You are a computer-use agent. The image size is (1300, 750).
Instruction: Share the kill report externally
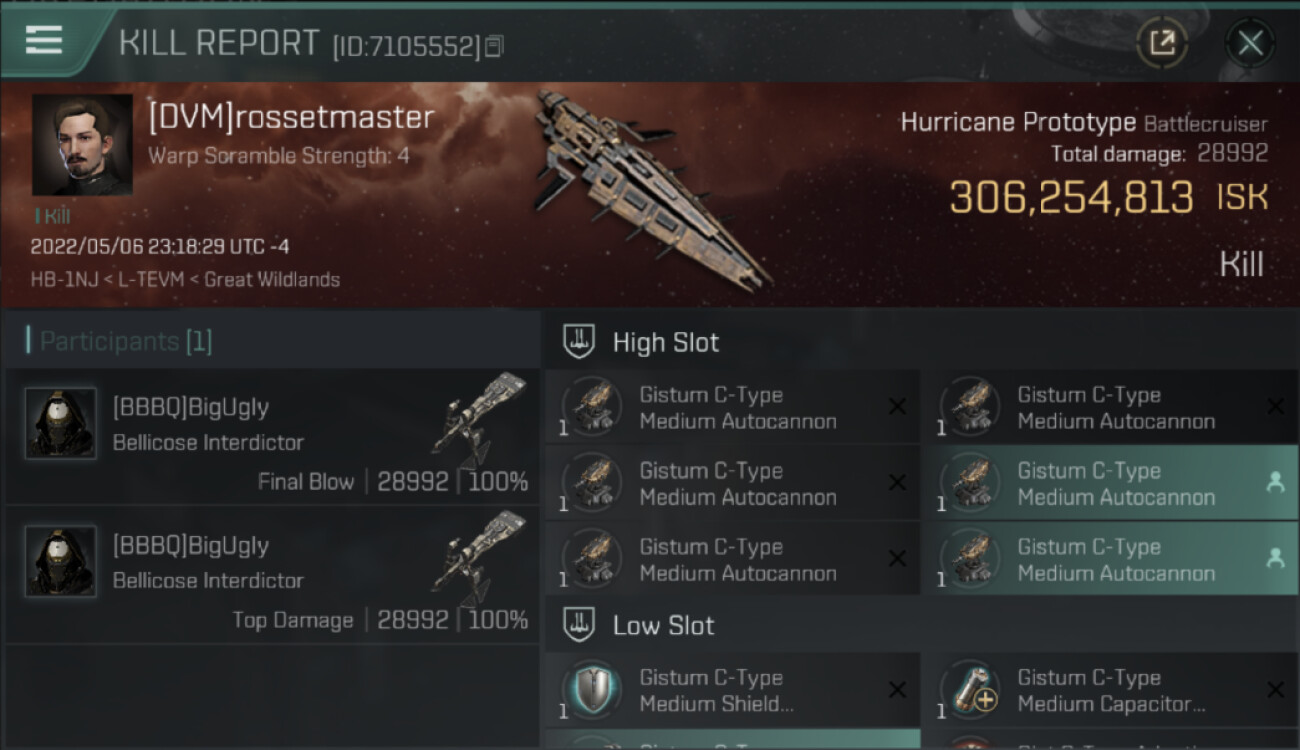(1162, 43)
